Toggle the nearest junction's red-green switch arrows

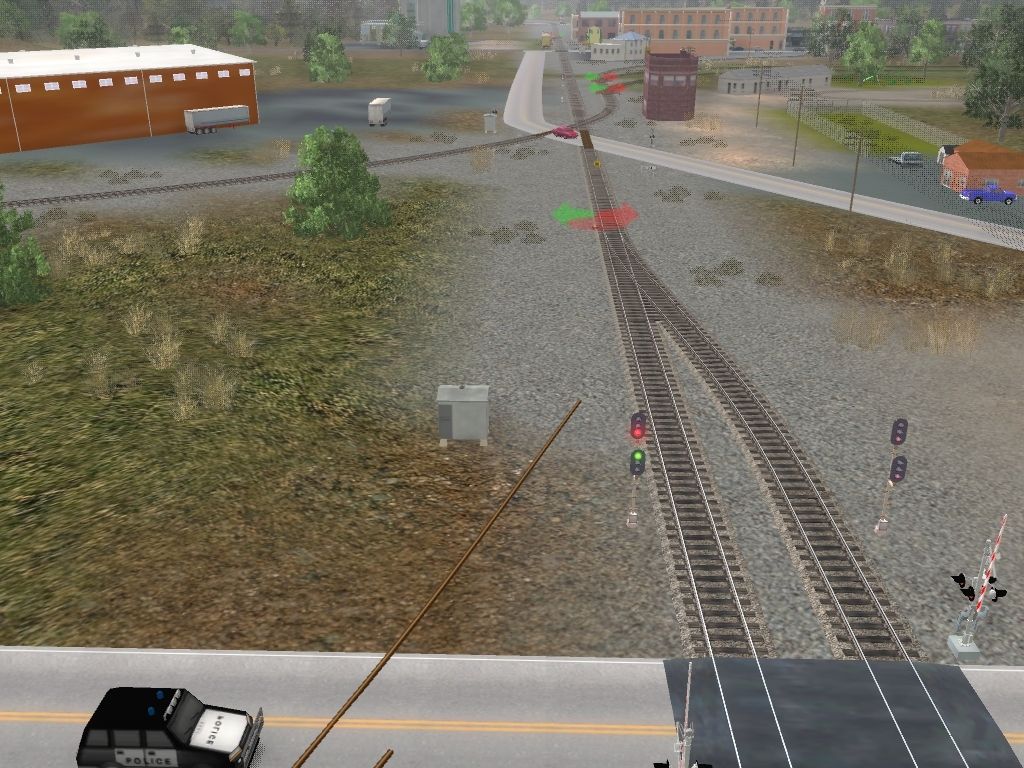click(x=597, y=215)
